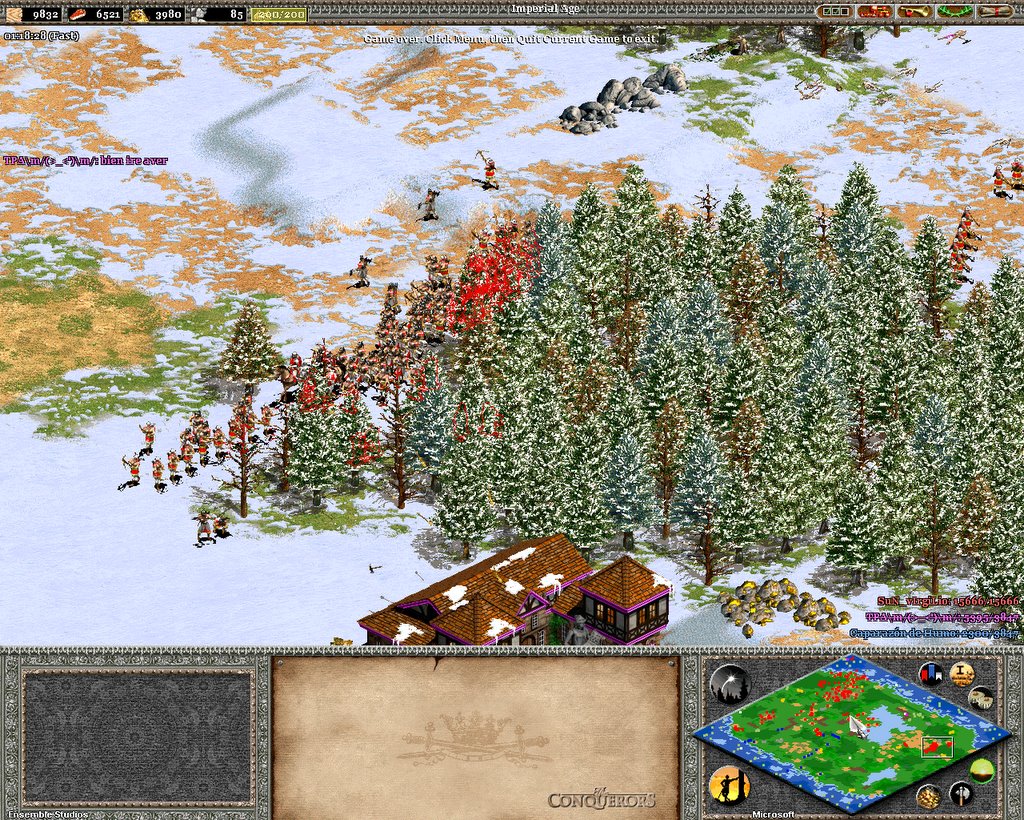
Task: Open the diplomacy laurel wreath button
Action: tap(953, 12)
